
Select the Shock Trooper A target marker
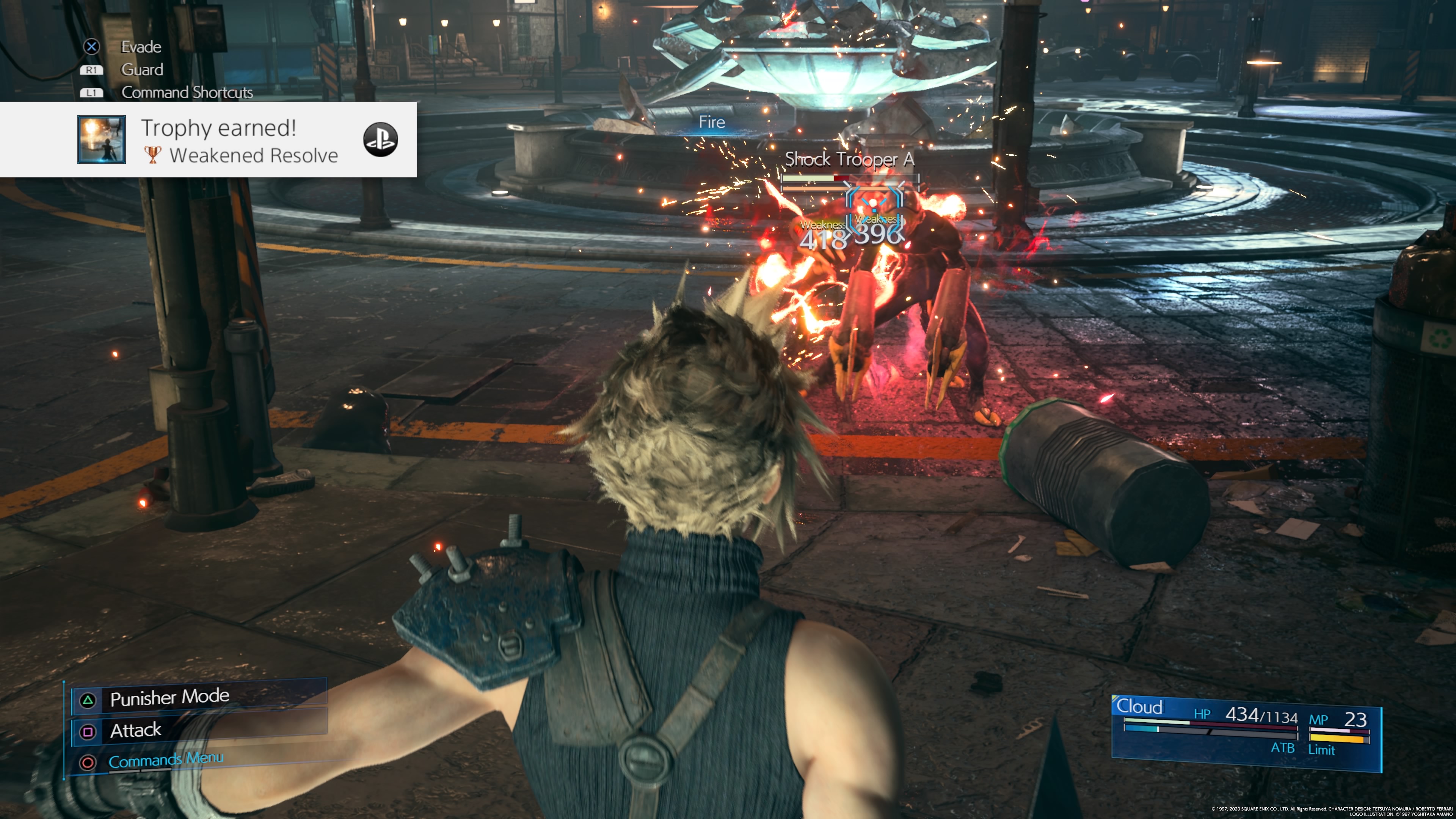(874, 206)
